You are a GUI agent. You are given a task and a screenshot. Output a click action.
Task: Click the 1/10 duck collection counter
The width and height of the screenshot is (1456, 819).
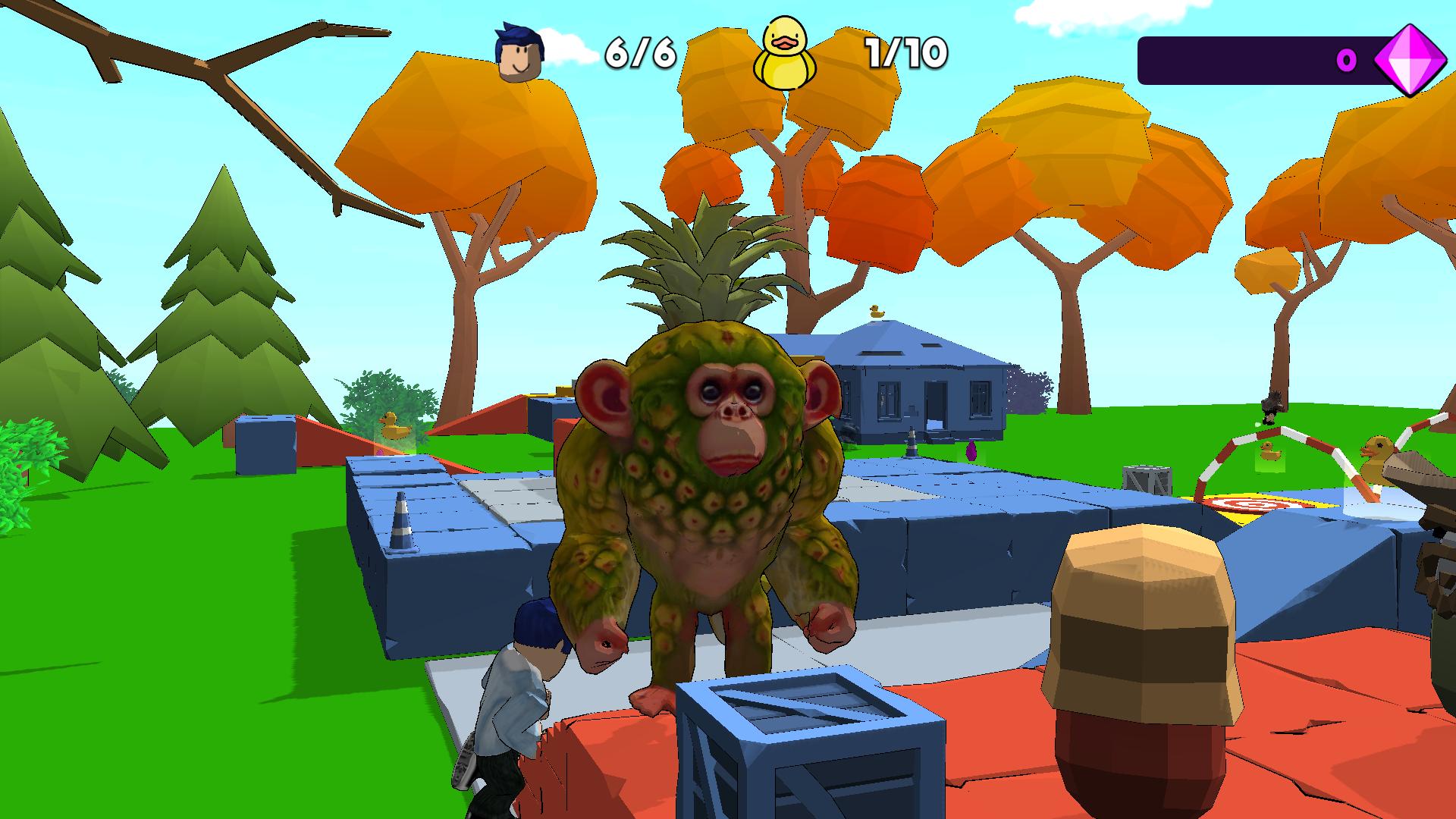tap(903, 54)
